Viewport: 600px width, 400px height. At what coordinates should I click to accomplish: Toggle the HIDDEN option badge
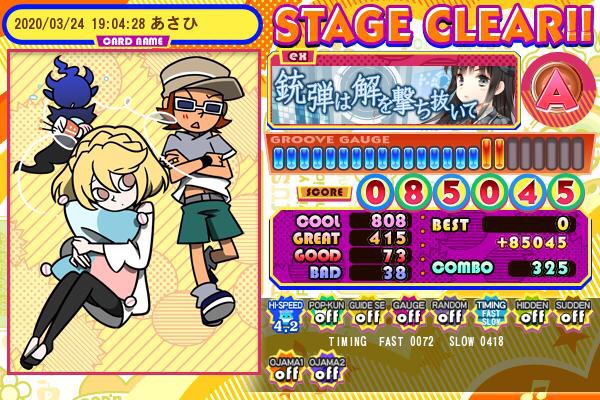tap(532, 315)
